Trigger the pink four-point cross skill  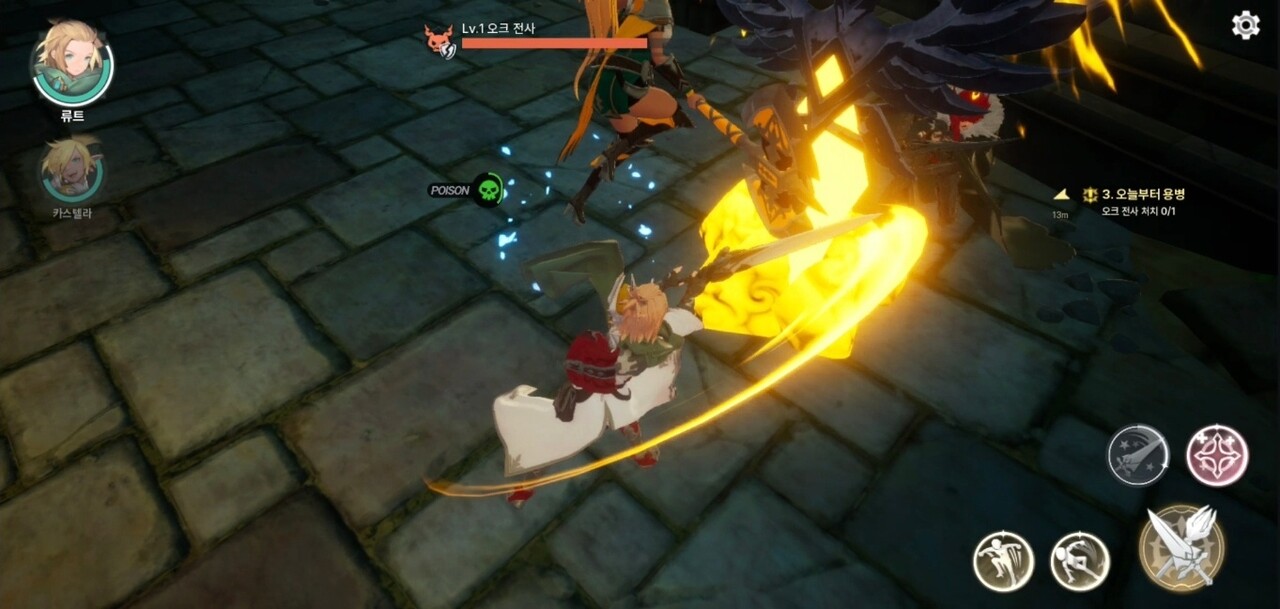point(1217,455)
